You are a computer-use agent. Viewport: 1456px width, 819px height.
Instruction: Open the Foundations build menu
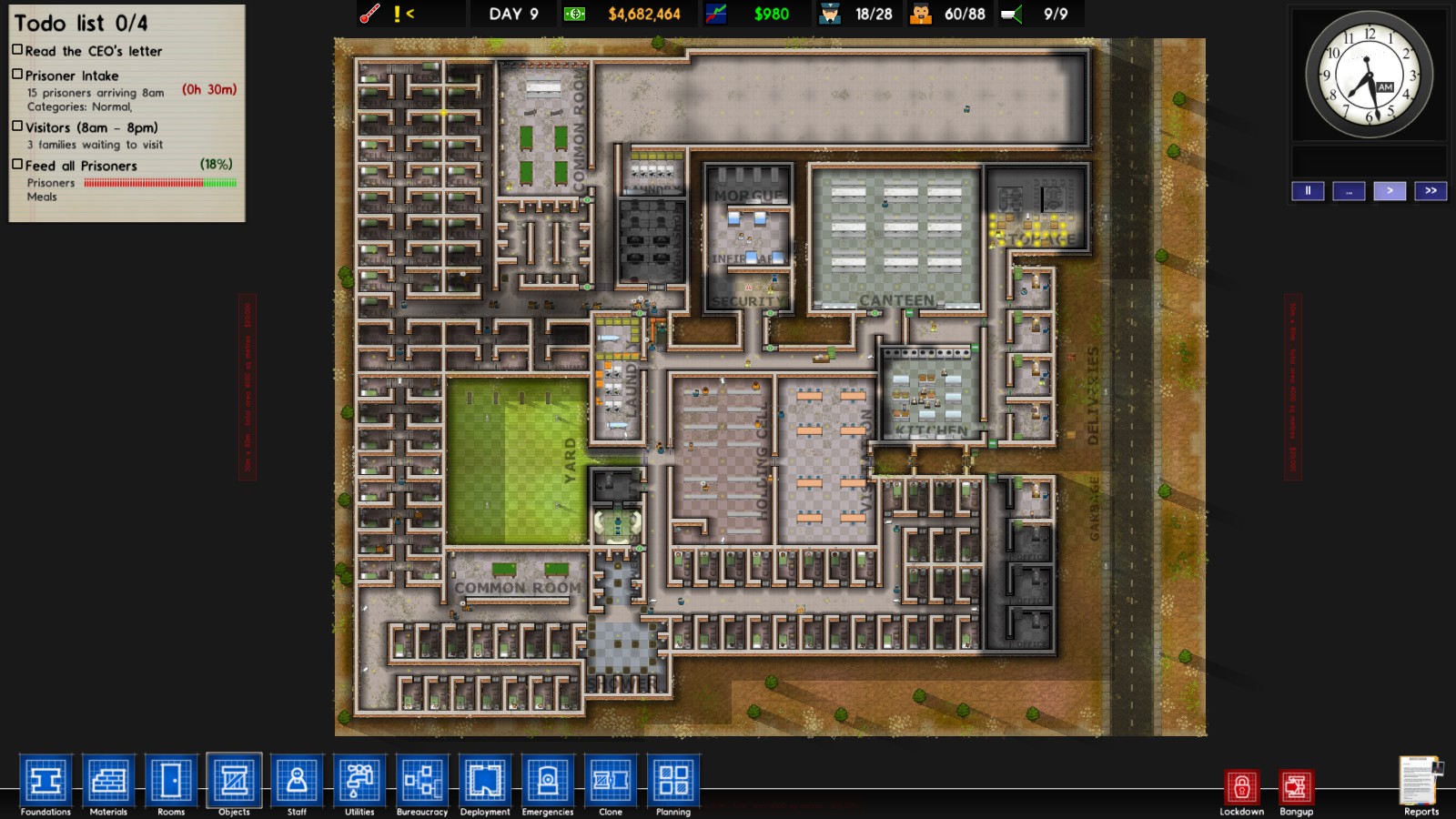pyautogui.click(x=45, y=781)
